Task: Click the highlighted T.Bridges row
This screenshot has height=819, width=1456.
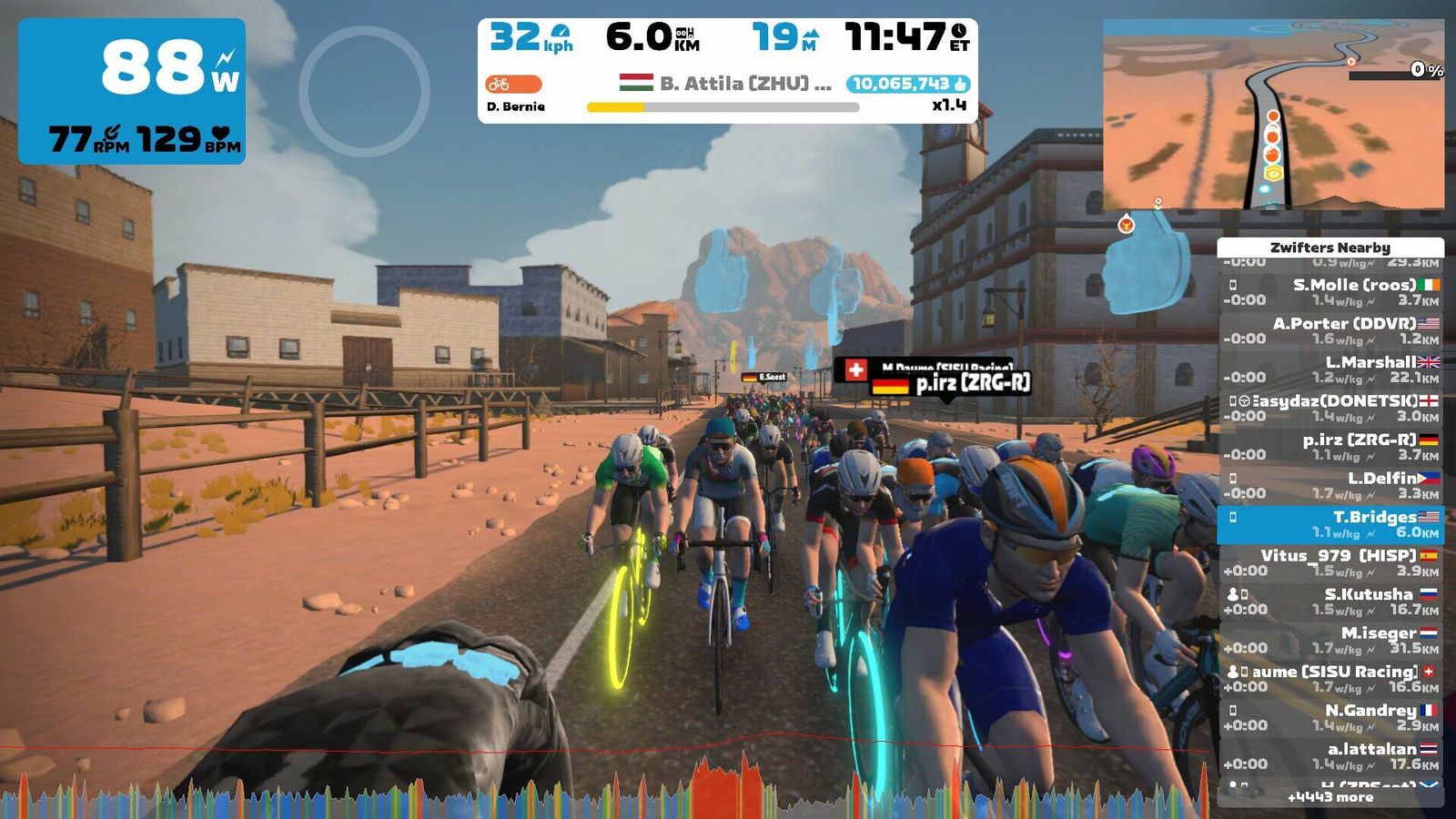Action: (x=1330, y=524)
